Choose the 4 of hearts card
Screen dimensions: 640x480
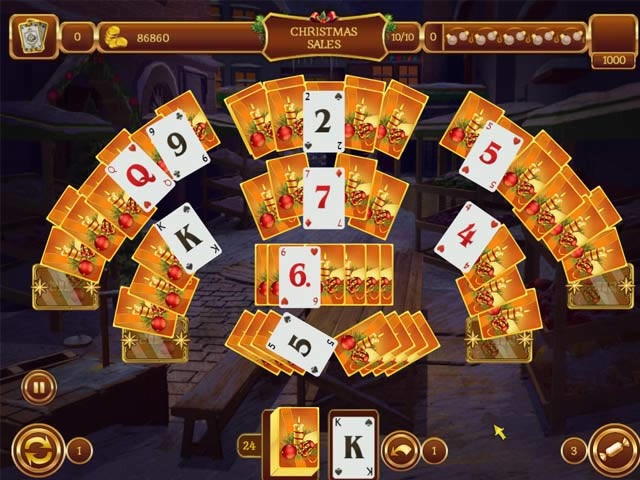point(467,237)
